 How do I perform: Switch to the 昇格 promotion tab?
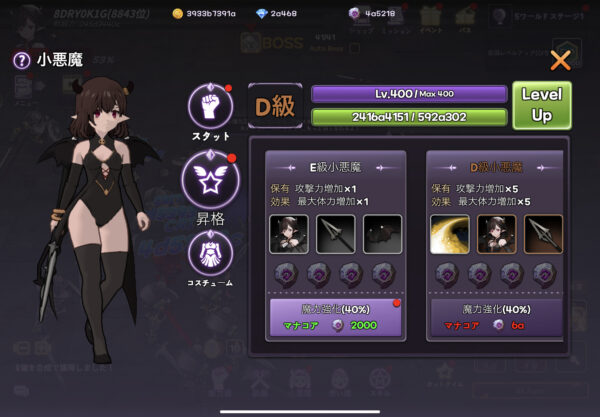coord(209,177)
